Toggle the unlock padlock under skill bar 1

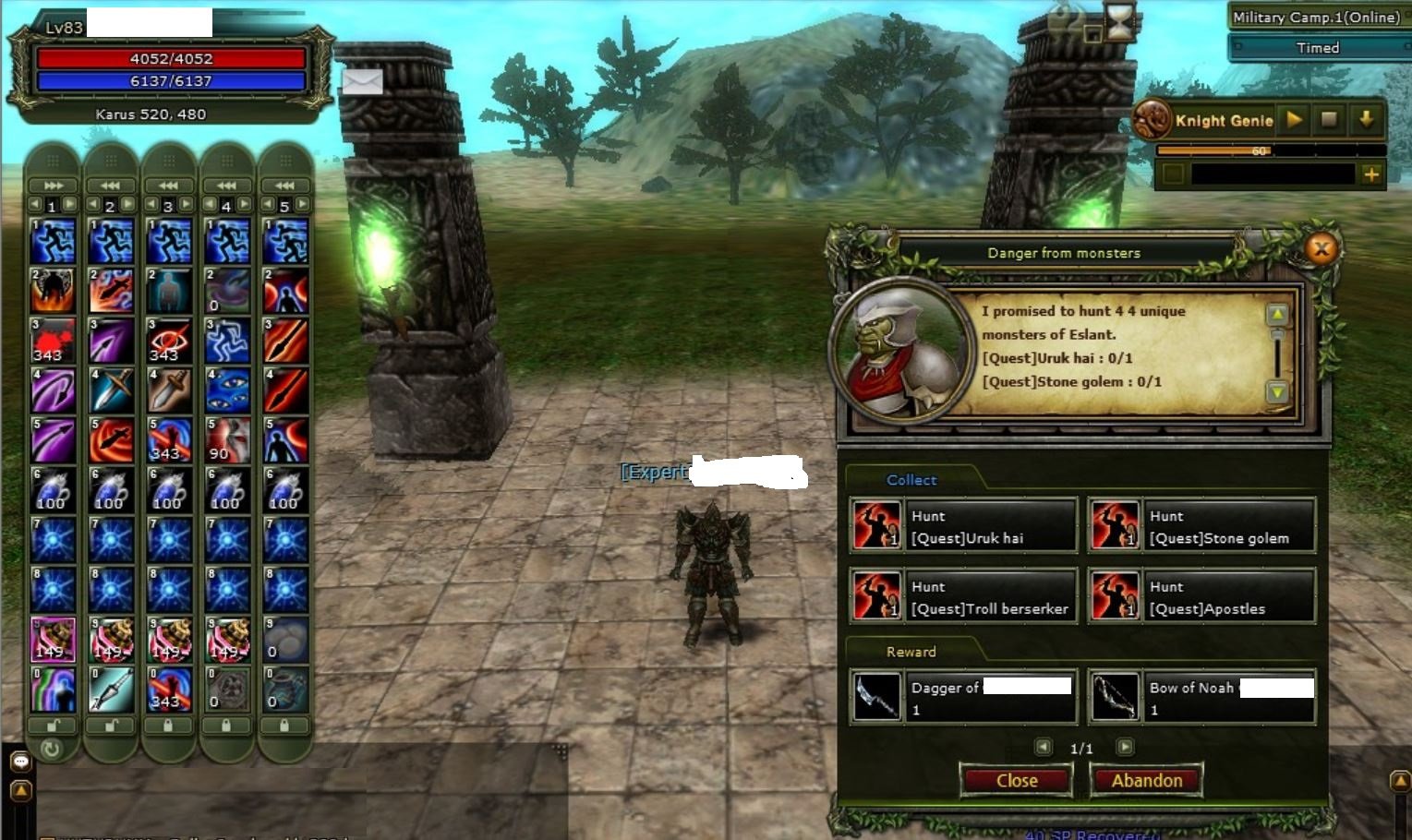[53, 726]
